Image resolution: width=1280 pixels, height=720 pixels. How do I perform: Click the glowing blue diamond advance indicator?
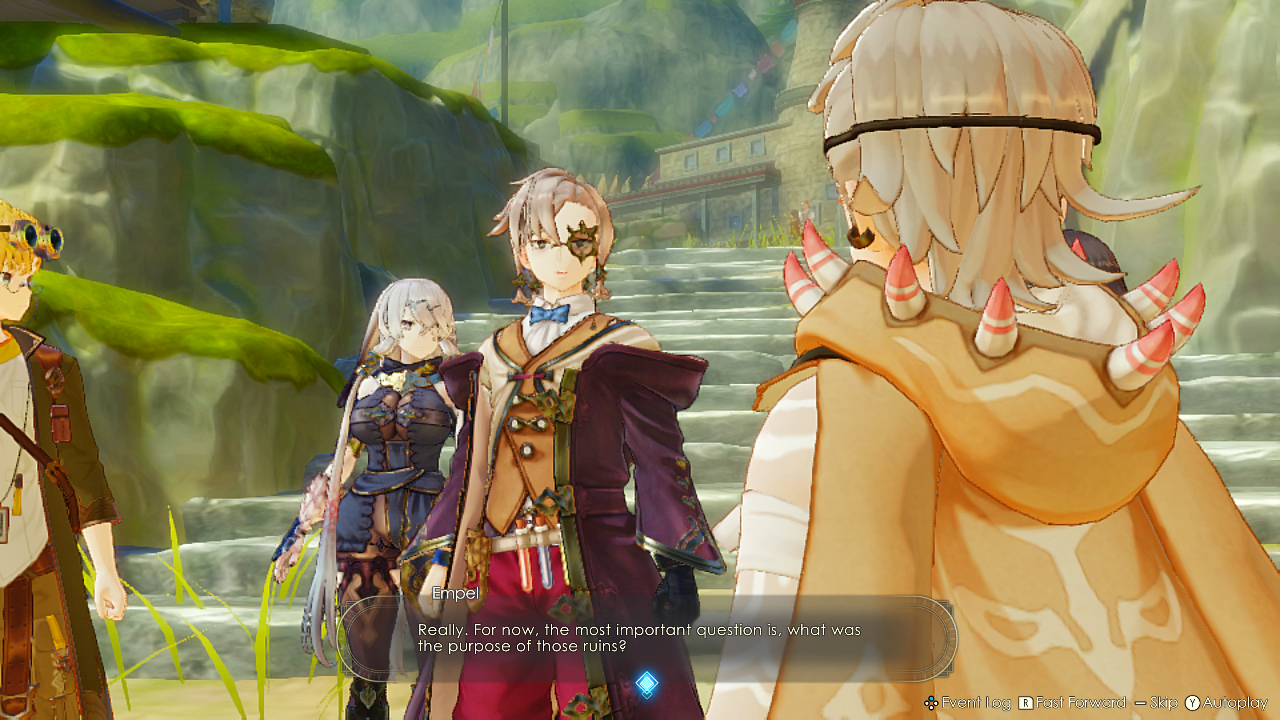click(645, 682)
